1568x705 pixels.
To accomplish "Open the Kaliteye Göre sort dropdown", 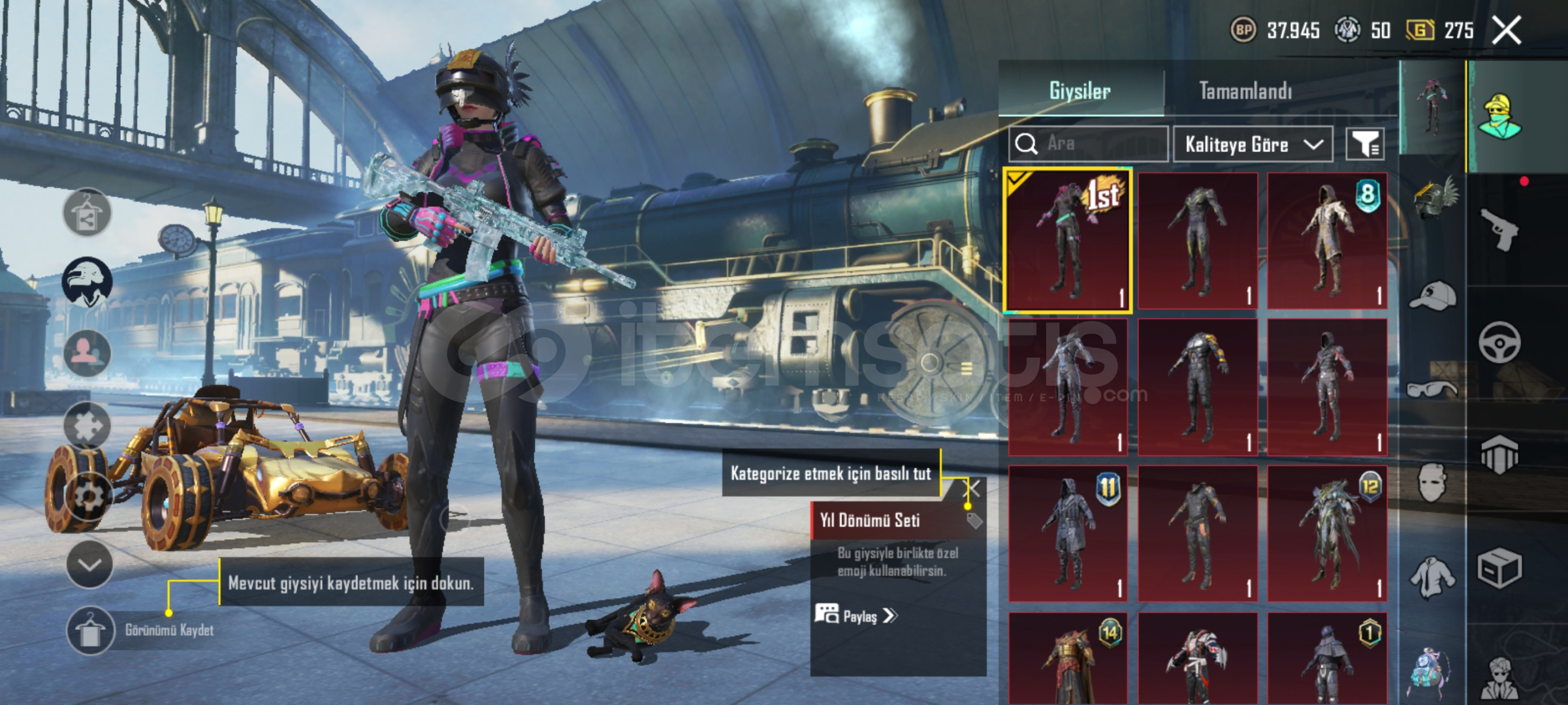I will click(1253, 144).
